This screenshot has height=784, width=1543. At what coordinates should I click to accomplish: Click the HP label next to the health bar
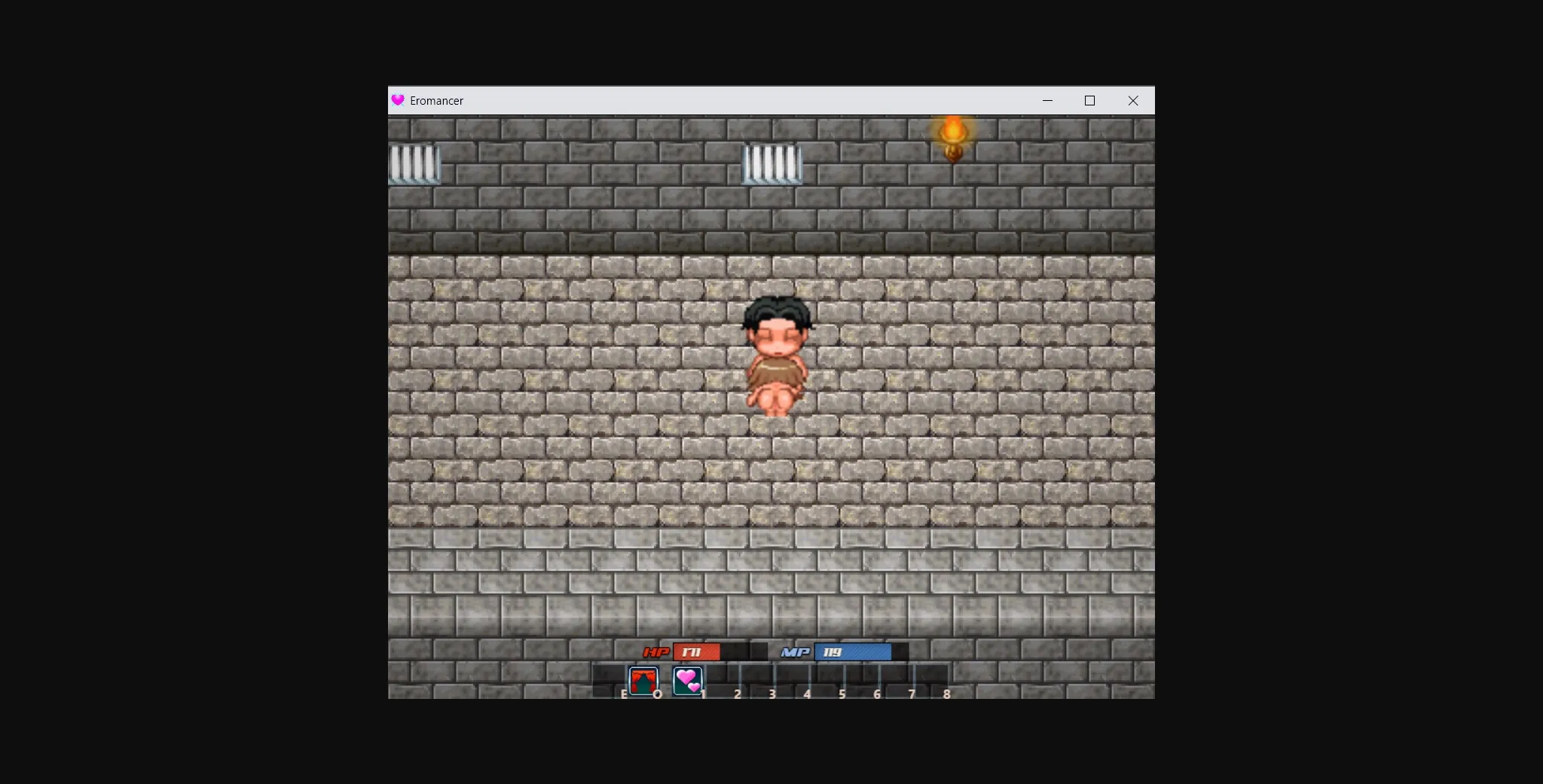tap(655, 652)
